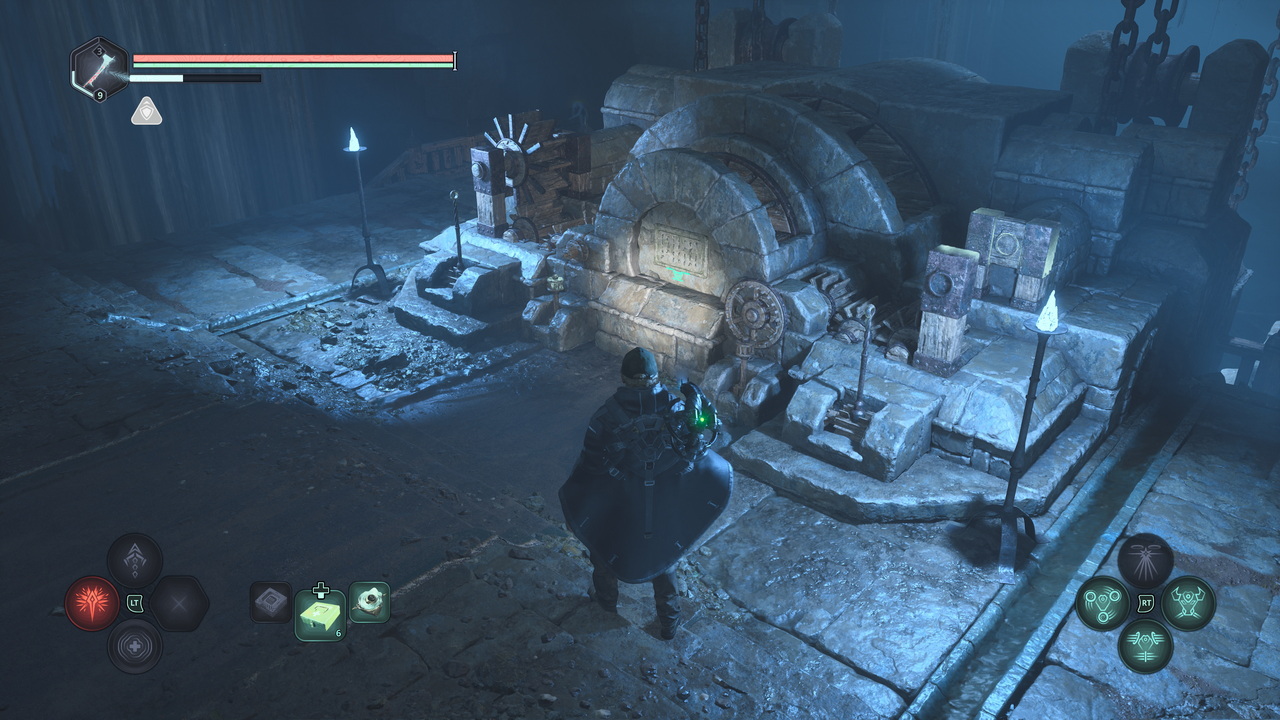The height and width of the screenshot is (720, 1280).
Task: Trigger the three spinning orbs skill
Action: tap(1103, 603)
